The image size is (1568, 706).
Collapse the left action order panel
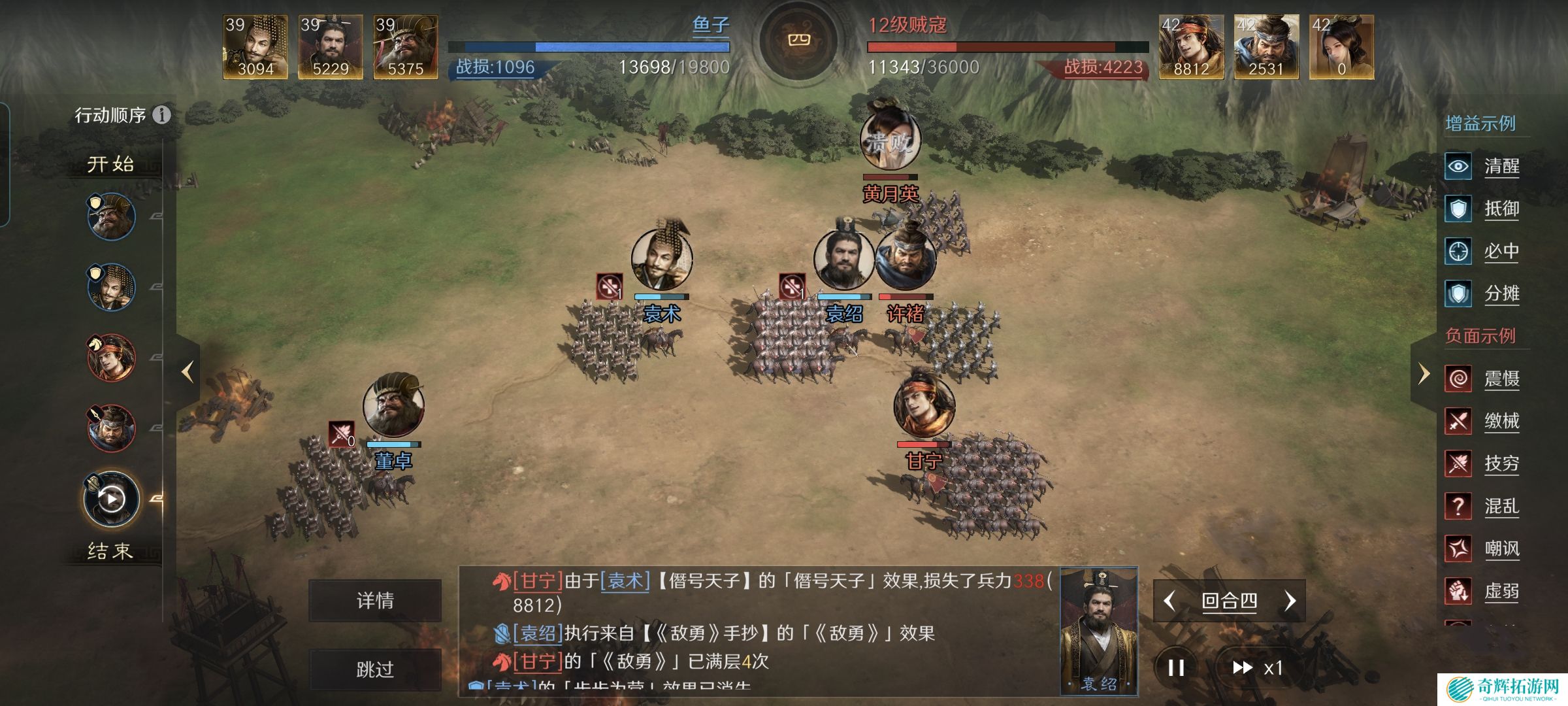[x=188, y=372]
